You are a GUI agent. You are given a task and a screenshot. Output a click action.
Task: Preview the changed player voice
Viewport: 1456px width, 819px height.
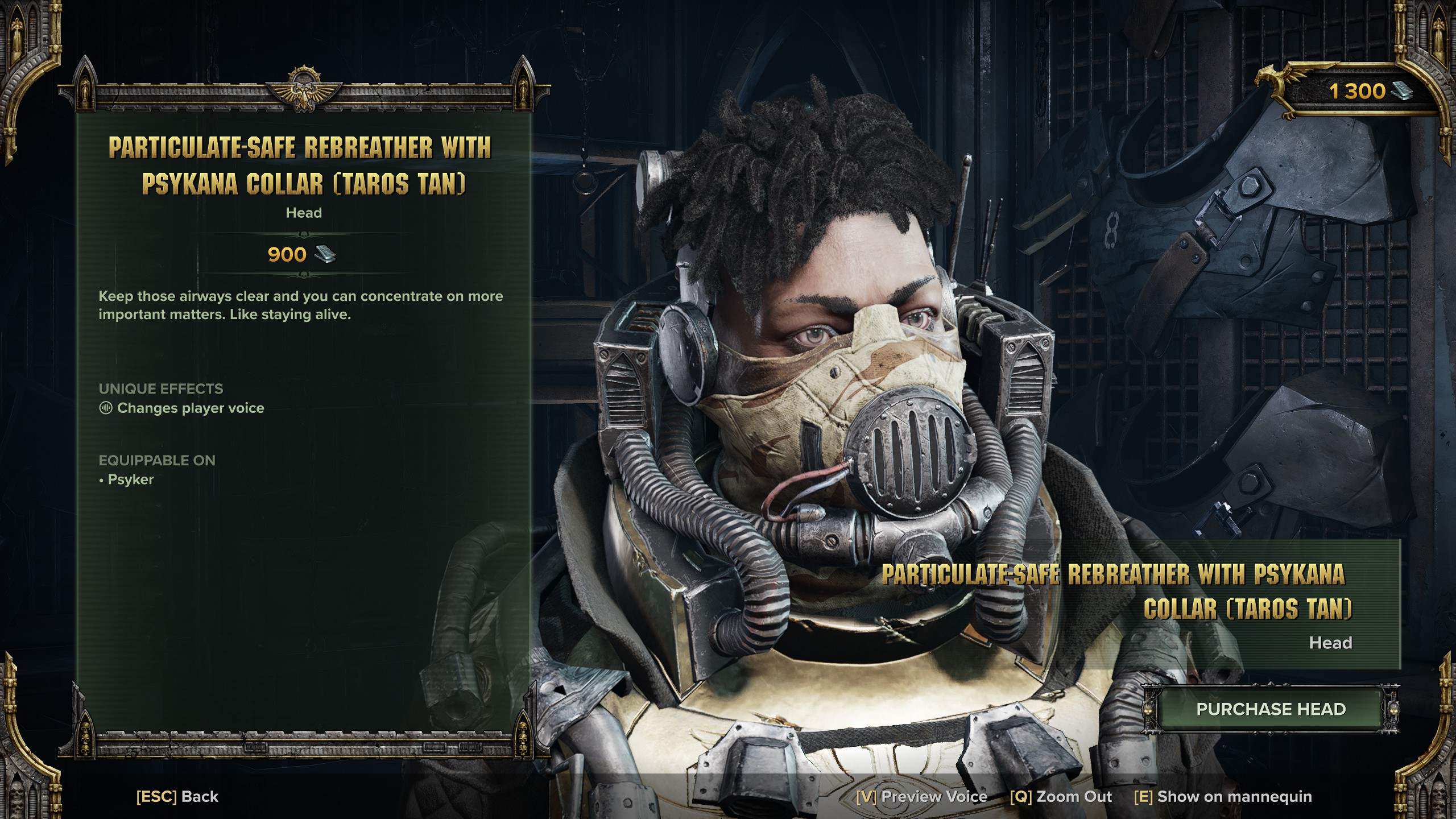tap(921, 797)
